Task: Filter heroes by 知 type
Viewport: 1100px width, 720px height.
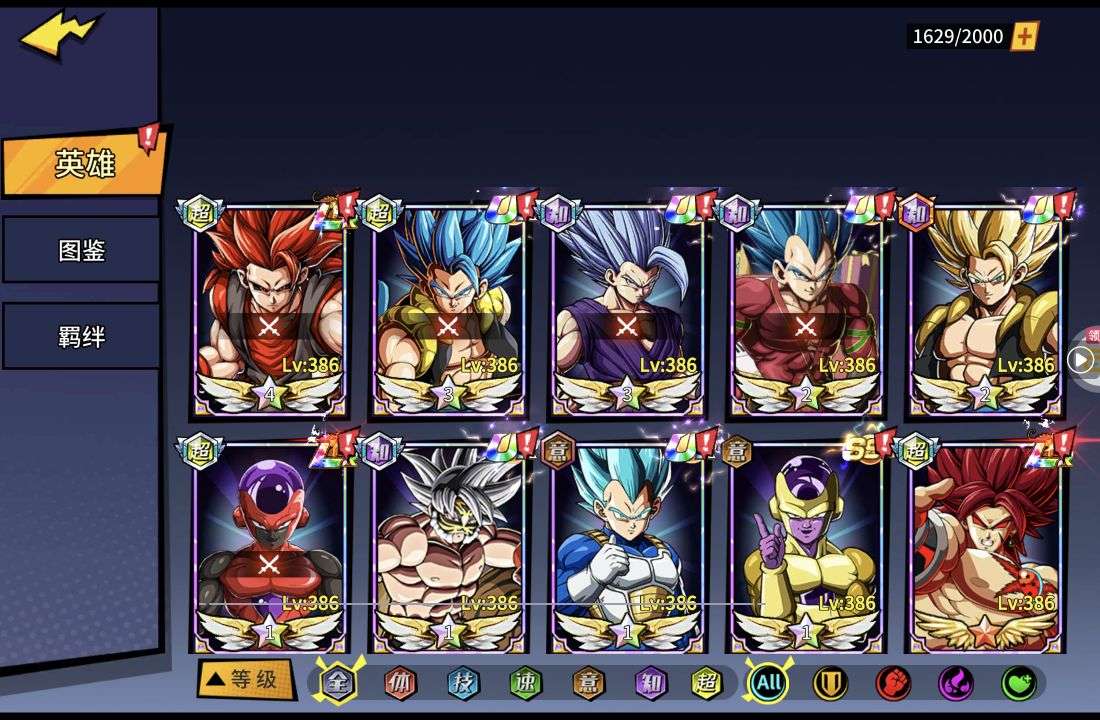Action: click(x=650, y=683)
